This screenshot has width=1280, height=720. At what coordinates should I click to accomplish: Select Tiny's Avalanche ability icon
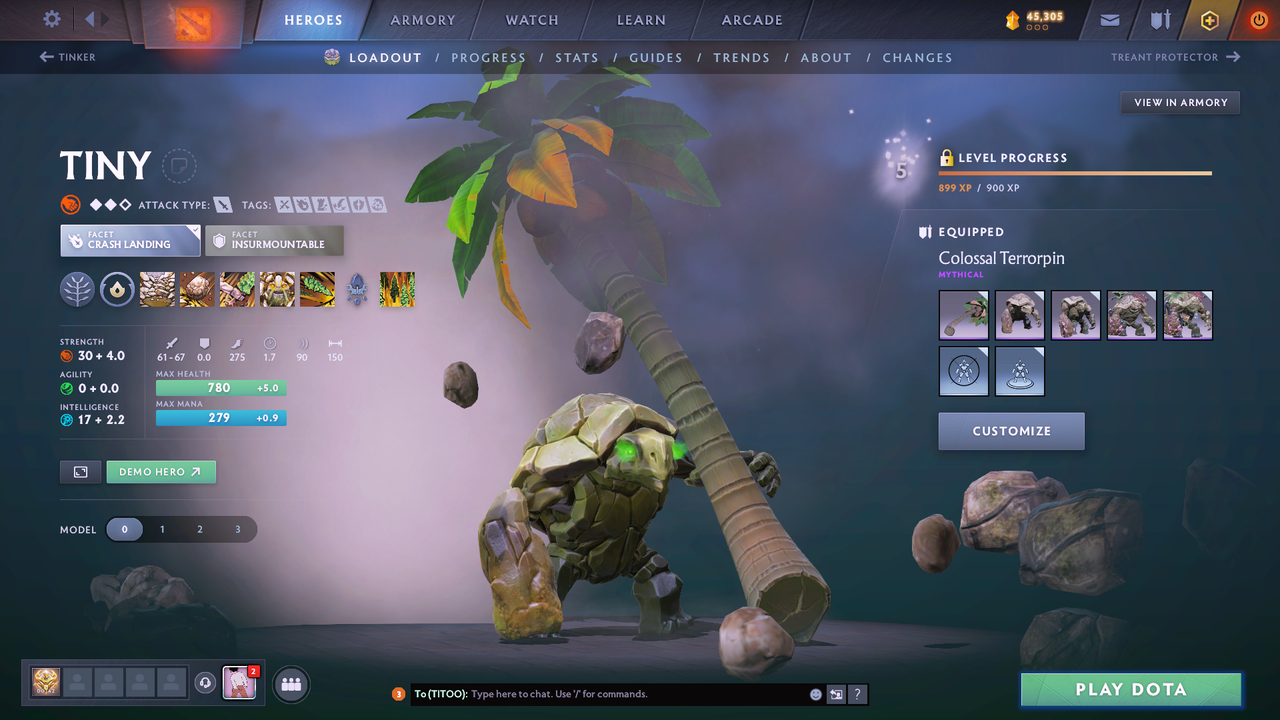pos(157,289)
